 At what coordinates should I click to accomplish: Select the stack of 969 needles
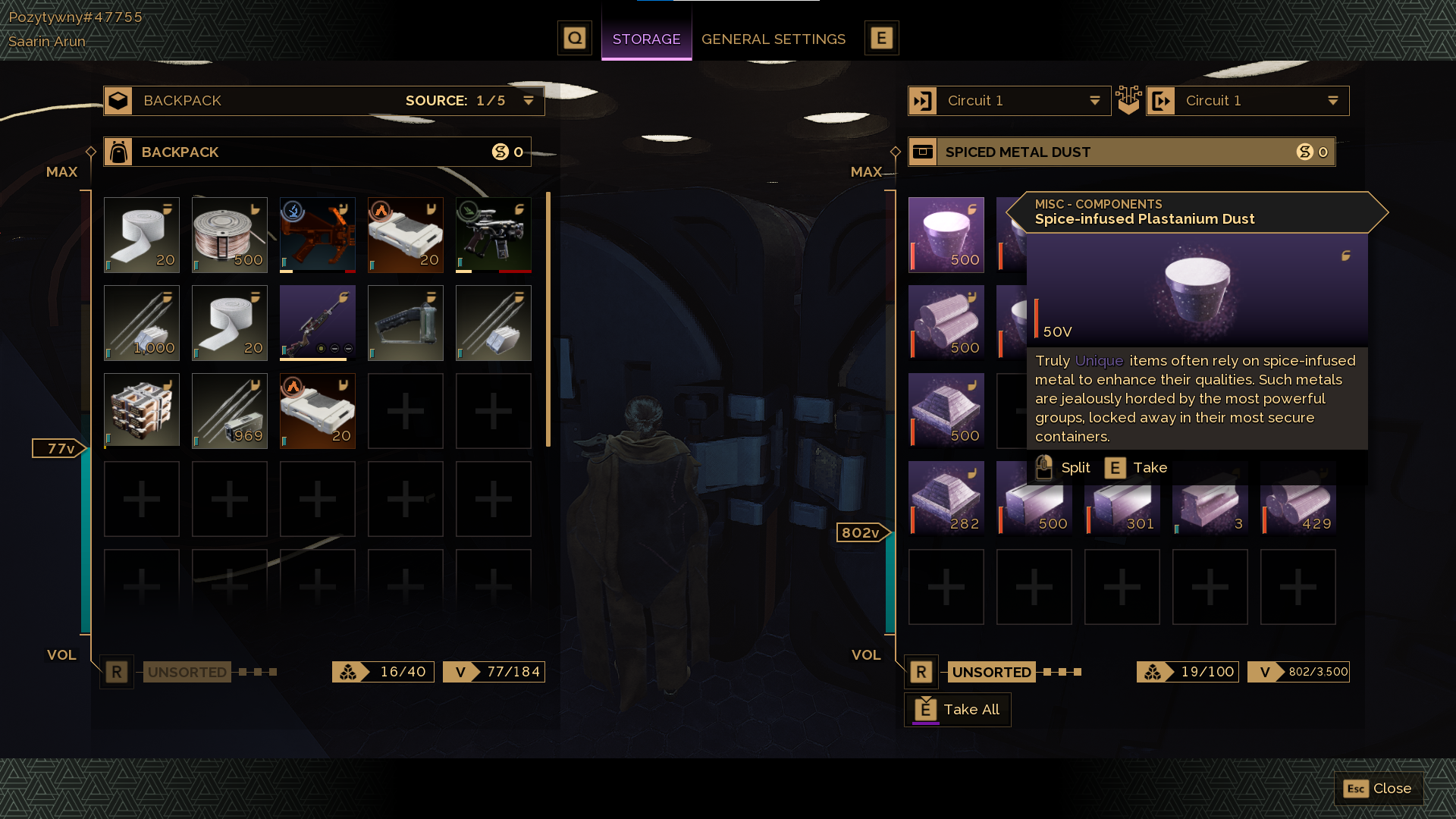230,411
